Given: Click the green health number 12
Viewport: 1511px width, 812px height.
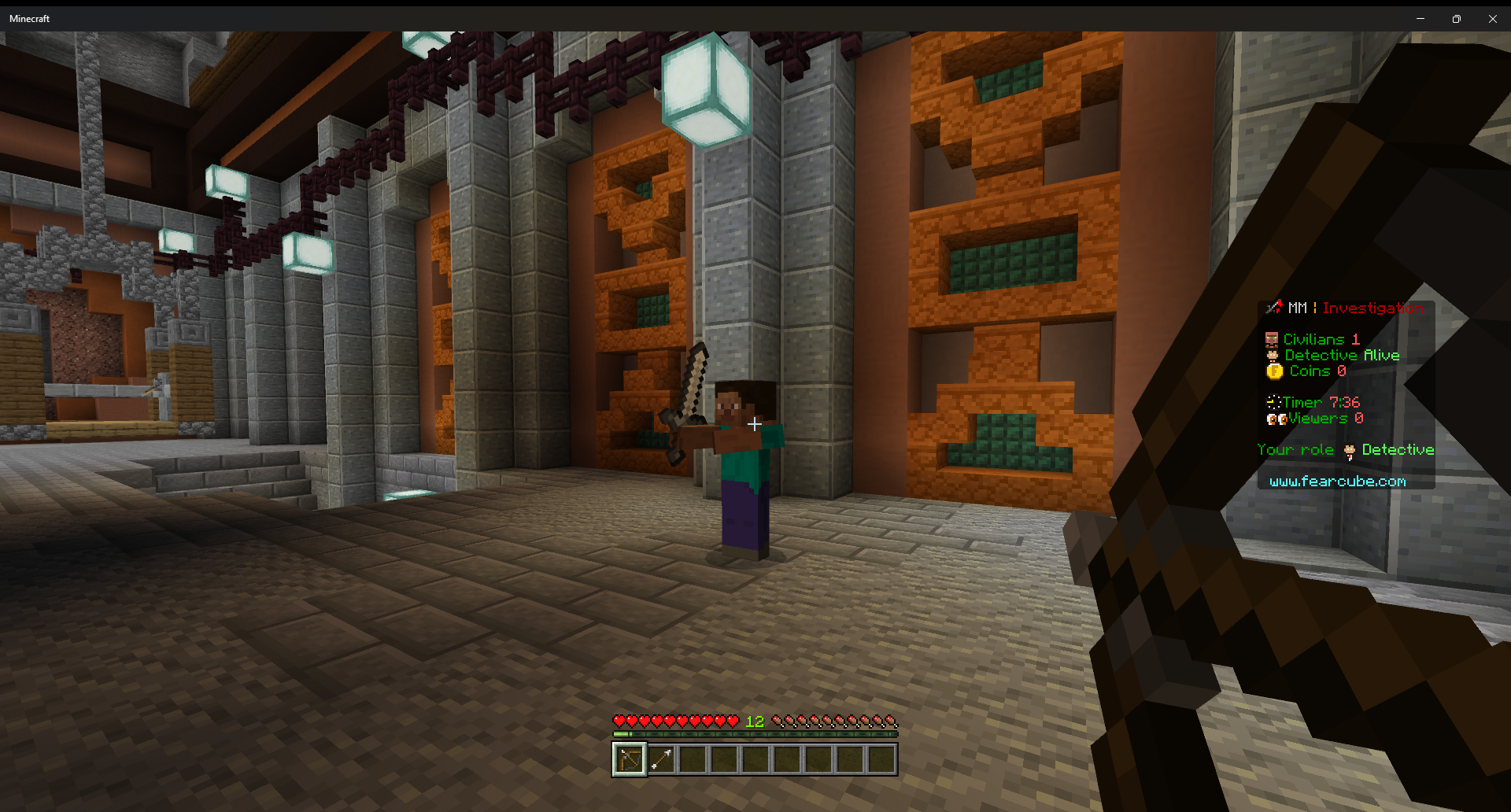Looking at the screenshot, I should click(754, 720).
